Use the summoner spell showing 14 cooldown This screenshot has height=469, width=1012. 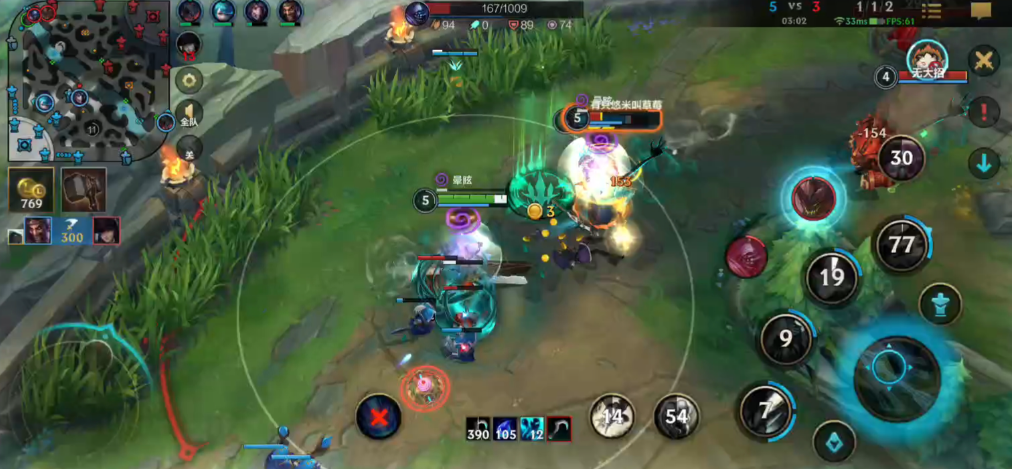click(612, 416)
